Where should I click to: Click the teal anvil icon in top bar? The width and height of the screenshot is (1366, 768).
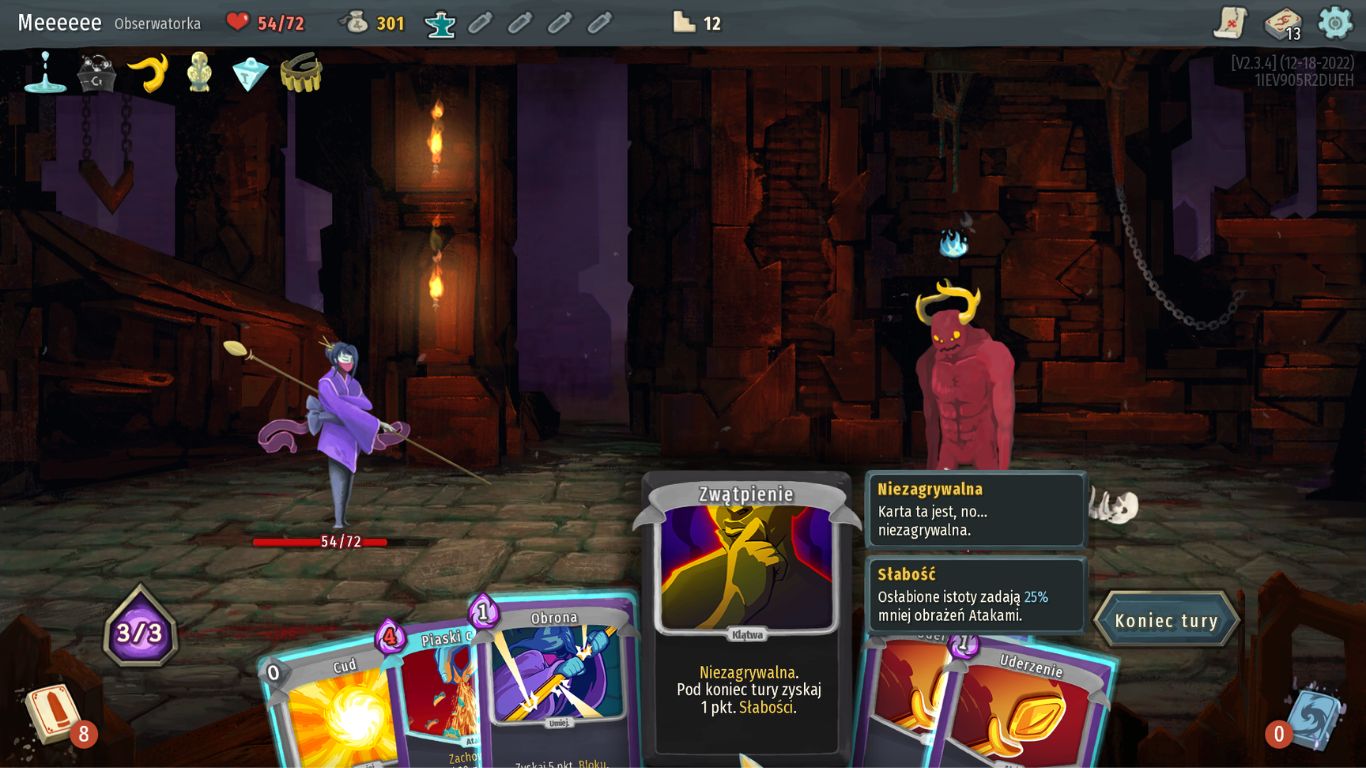440,22
